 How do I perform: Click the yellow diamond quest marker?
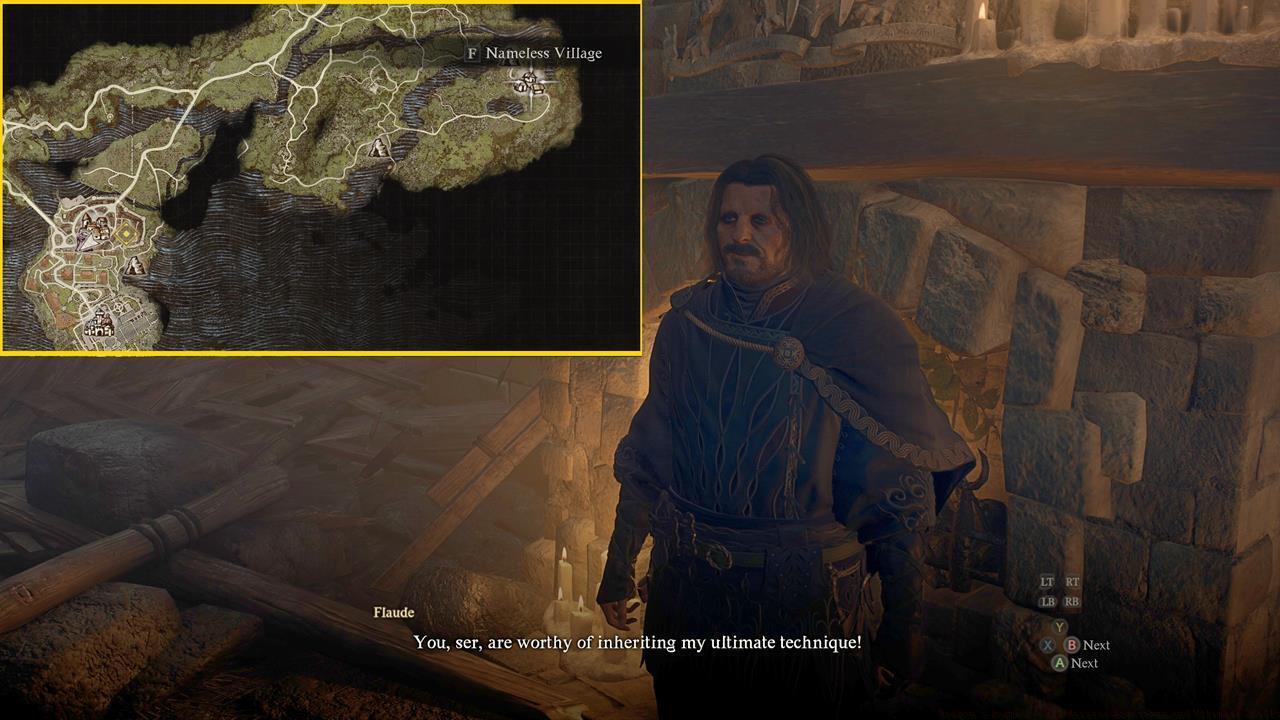click(124, 232)
